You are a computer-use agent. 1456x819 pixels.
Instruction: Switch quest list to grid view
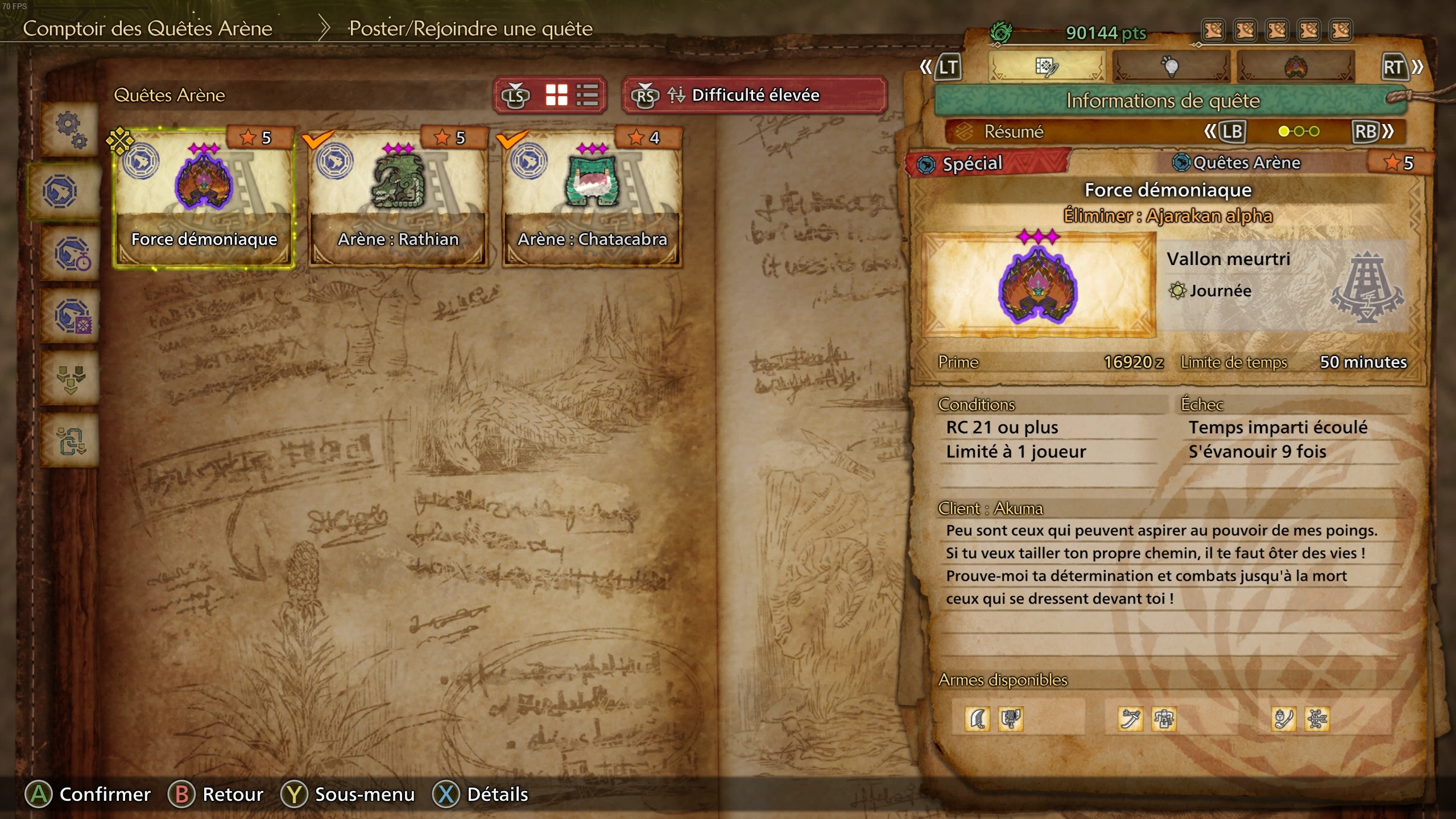pos(556,95)
